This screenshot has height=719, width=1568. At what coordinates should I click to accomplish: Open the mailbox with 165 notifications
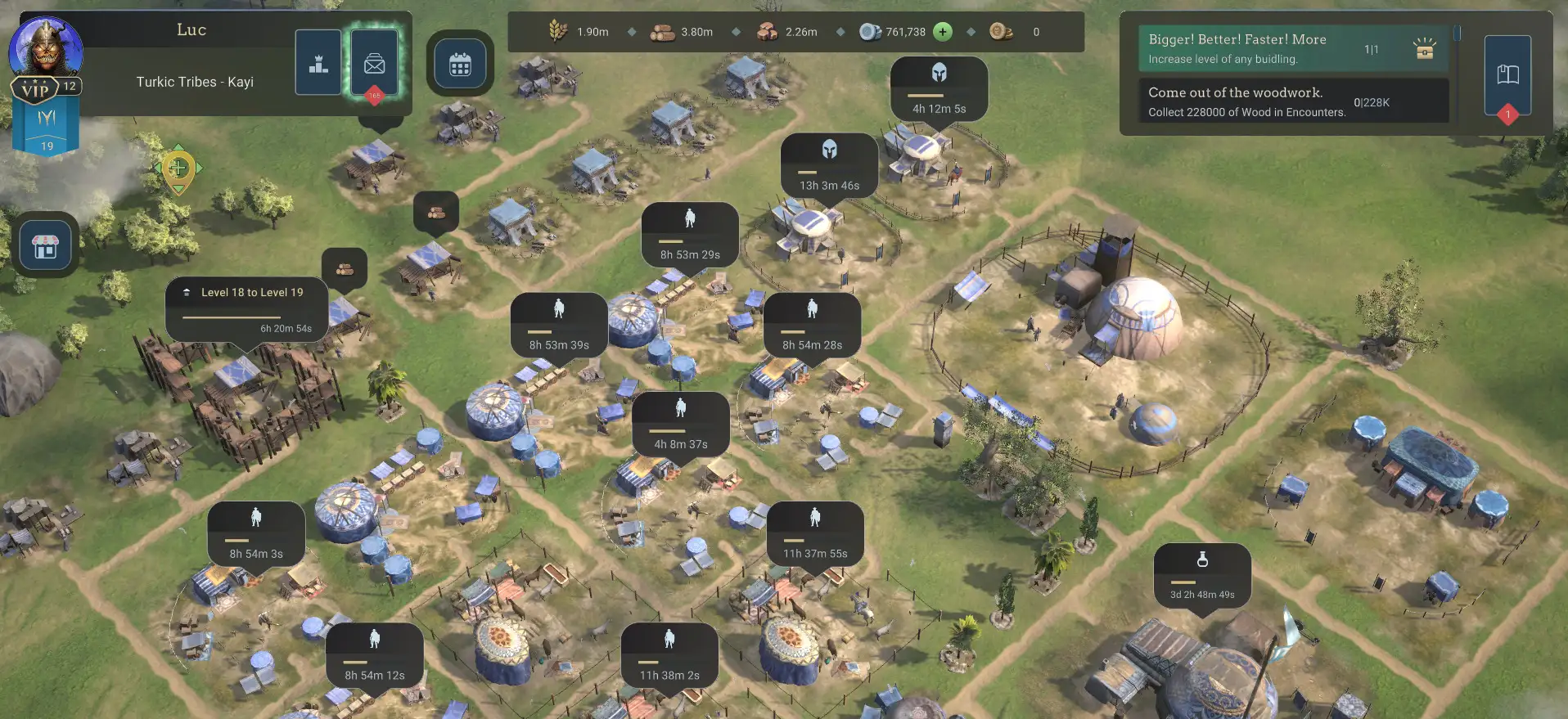tap(375, 63)
